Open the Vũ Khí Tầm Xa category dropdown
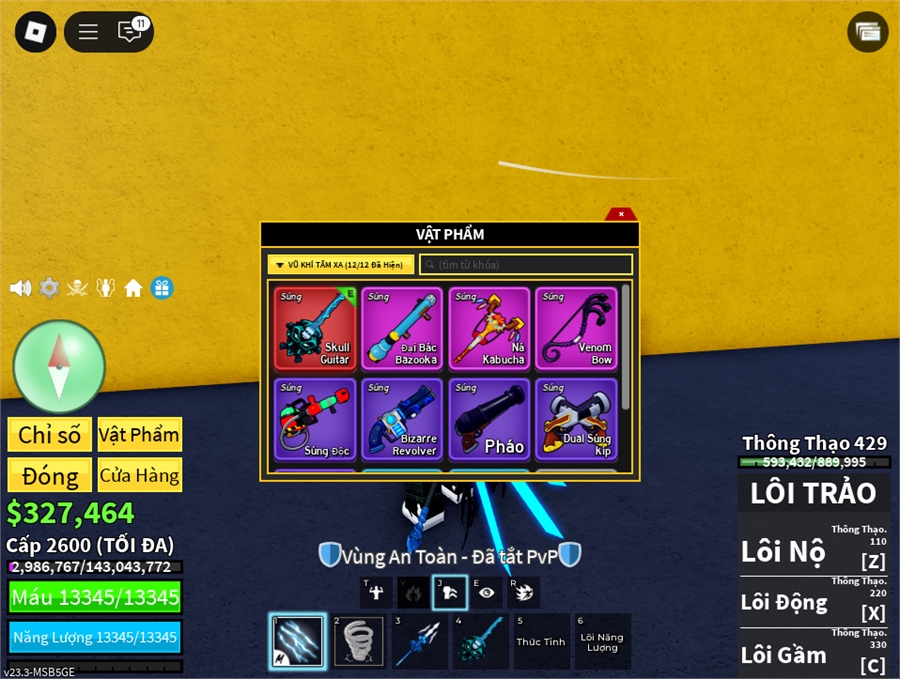Image resolution: width=900 pixels, height=679 pixels. 340,265
